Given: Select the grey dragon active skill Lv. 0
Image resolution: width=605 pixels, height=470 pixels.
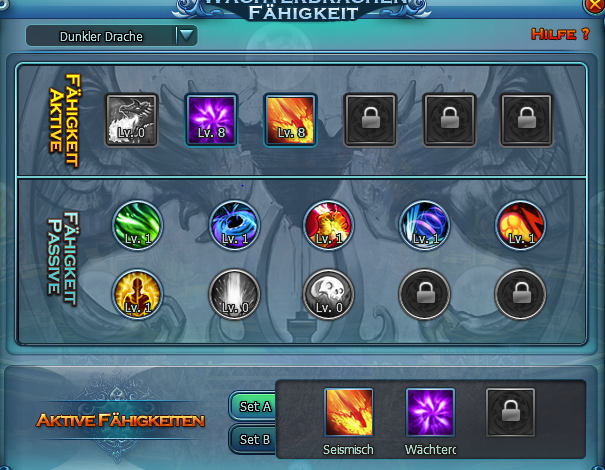Looking at the screenshot, I should [132, 120].
